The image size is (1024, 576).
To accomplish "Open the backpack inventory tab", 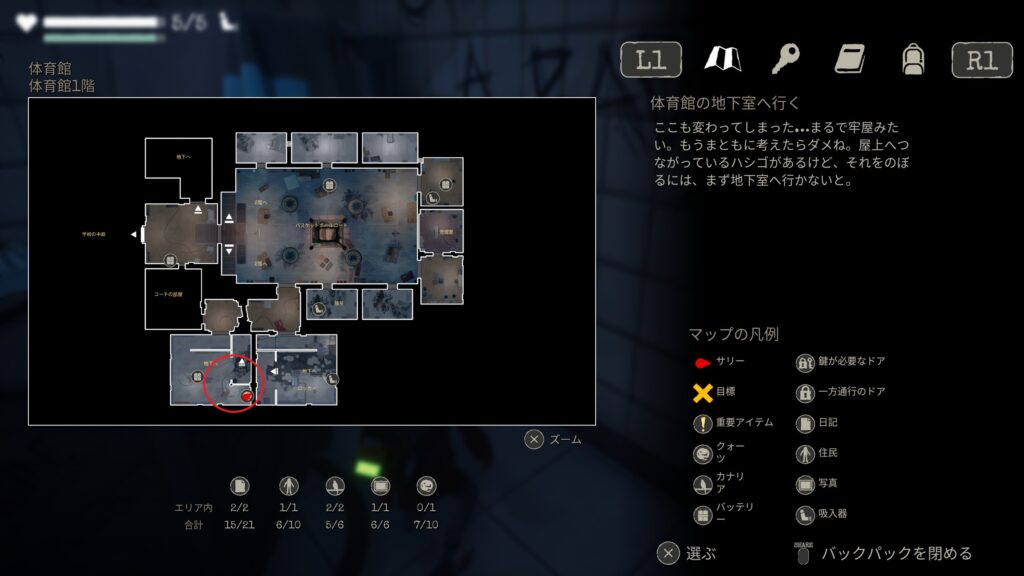I will point(911,60).
